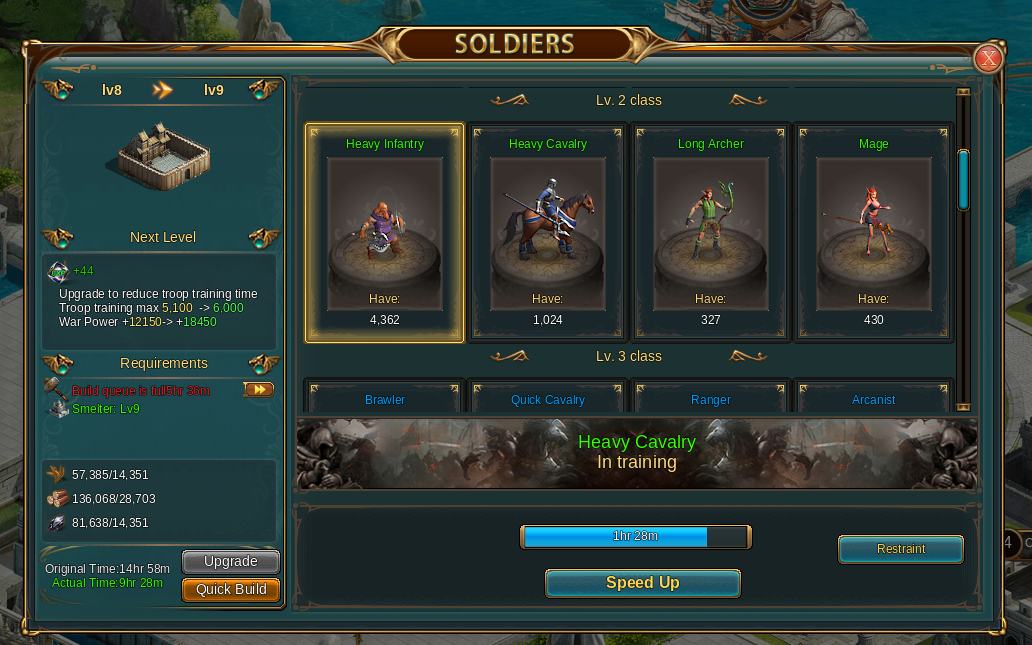This screenshot has width=1032, height=645.
Task: Select the Arcanist Lv. 3 unit
Action: (x=874, y=398)
